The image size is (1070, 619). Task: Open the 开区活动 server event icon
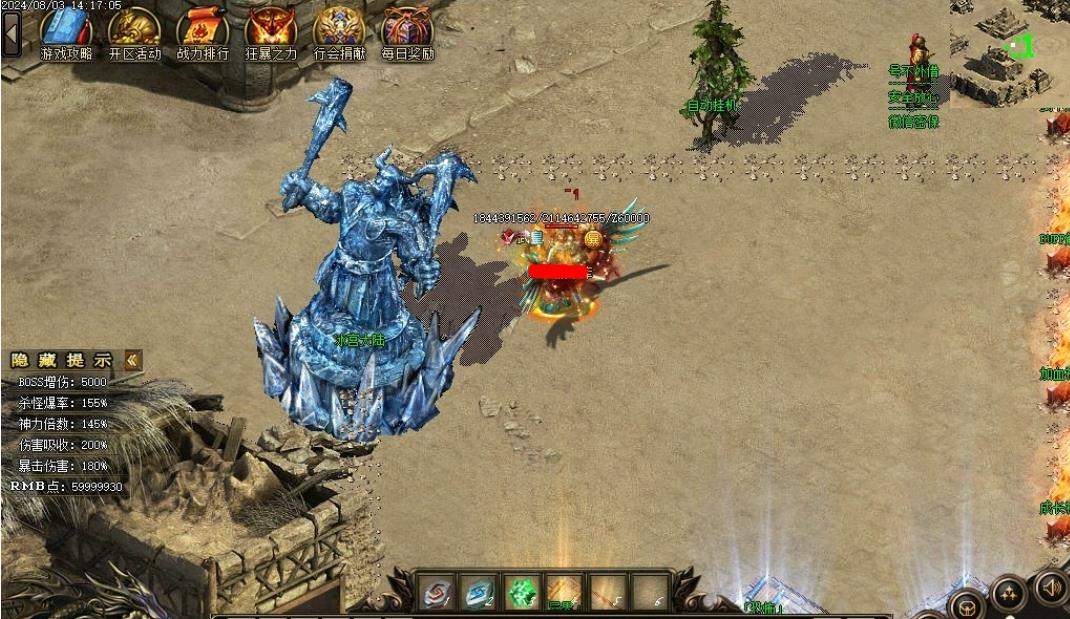click(x=134, y=32)
